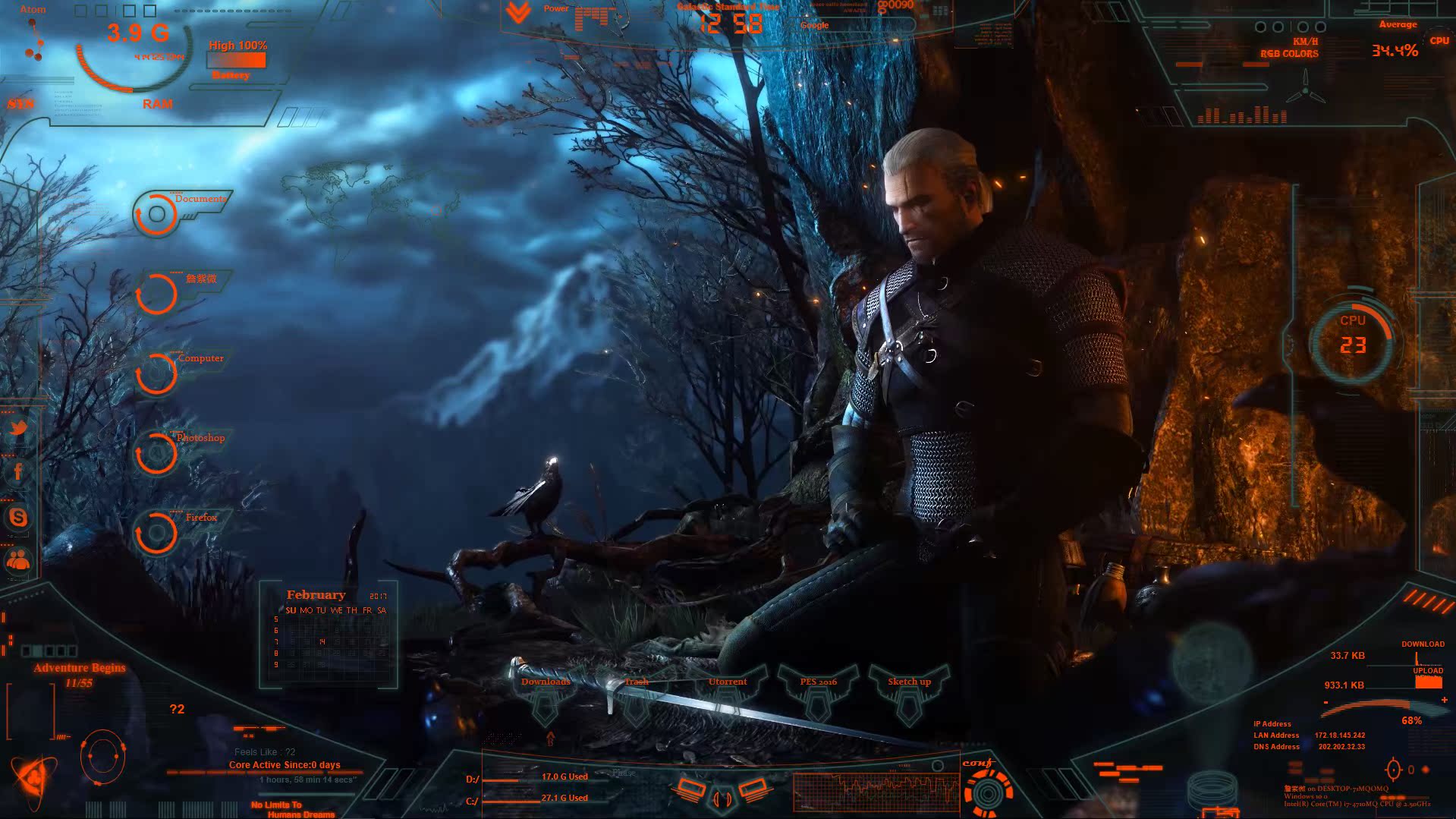Open the Downloads dock shortcut

546,695
